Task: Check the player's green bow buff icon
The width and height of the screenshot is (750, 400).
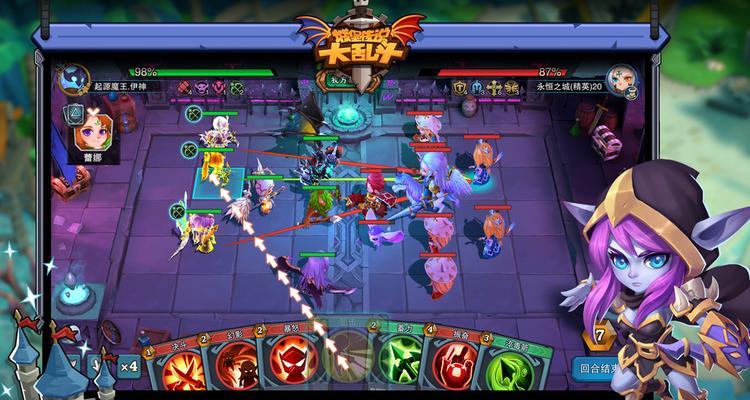Action: click(x=236, y=87)
